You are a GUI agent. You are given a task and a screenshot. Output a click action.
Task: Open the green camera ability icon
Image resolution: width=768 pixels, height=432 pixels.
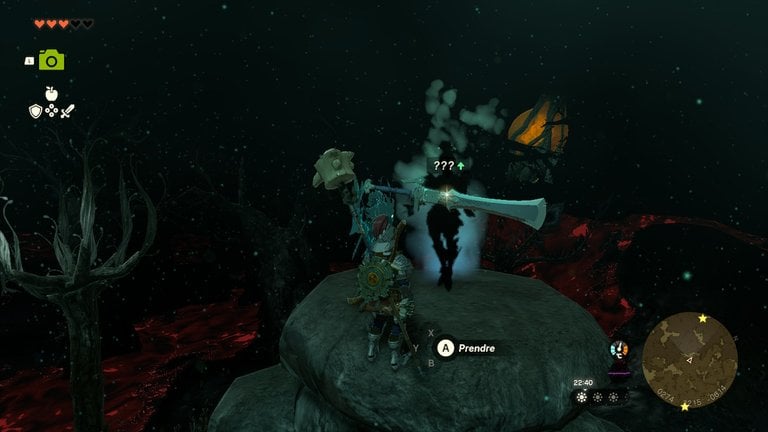[x=52, y=60]
